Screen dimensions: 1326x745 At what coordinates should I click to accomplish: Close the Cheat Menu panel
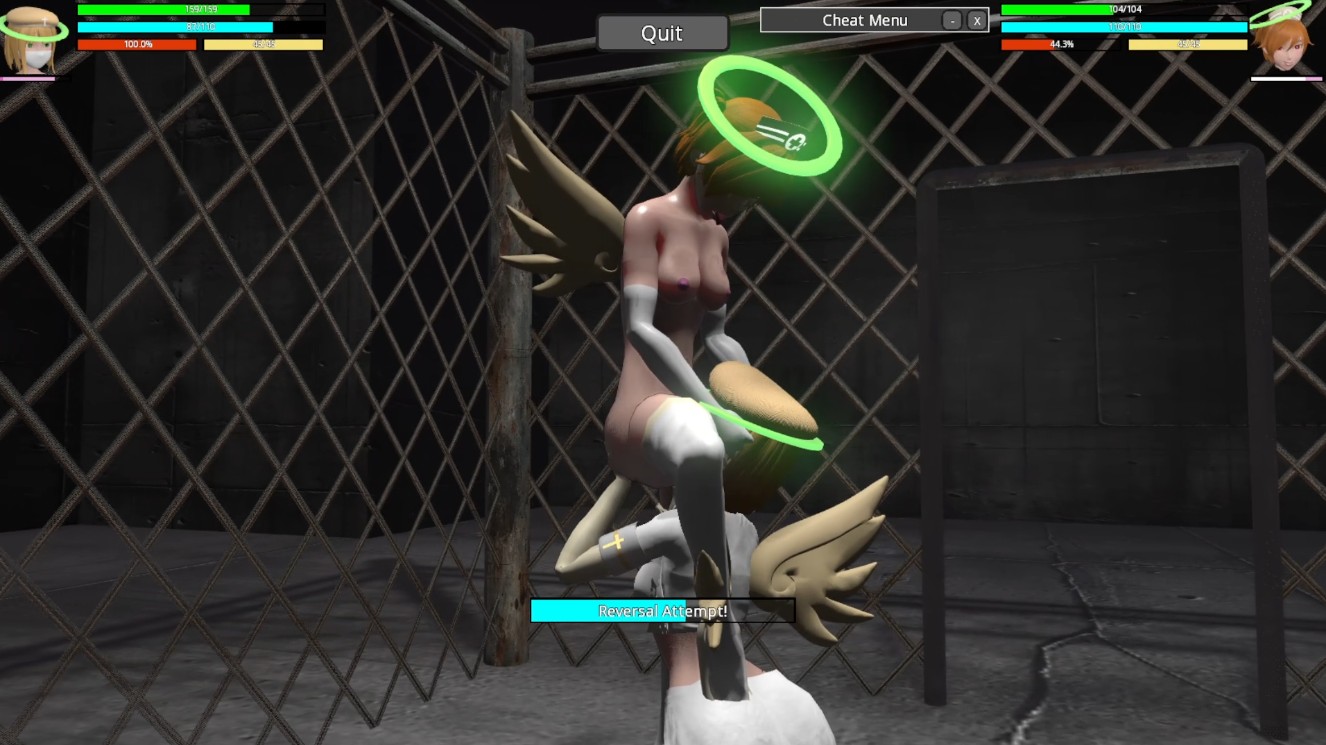point(976,20)
